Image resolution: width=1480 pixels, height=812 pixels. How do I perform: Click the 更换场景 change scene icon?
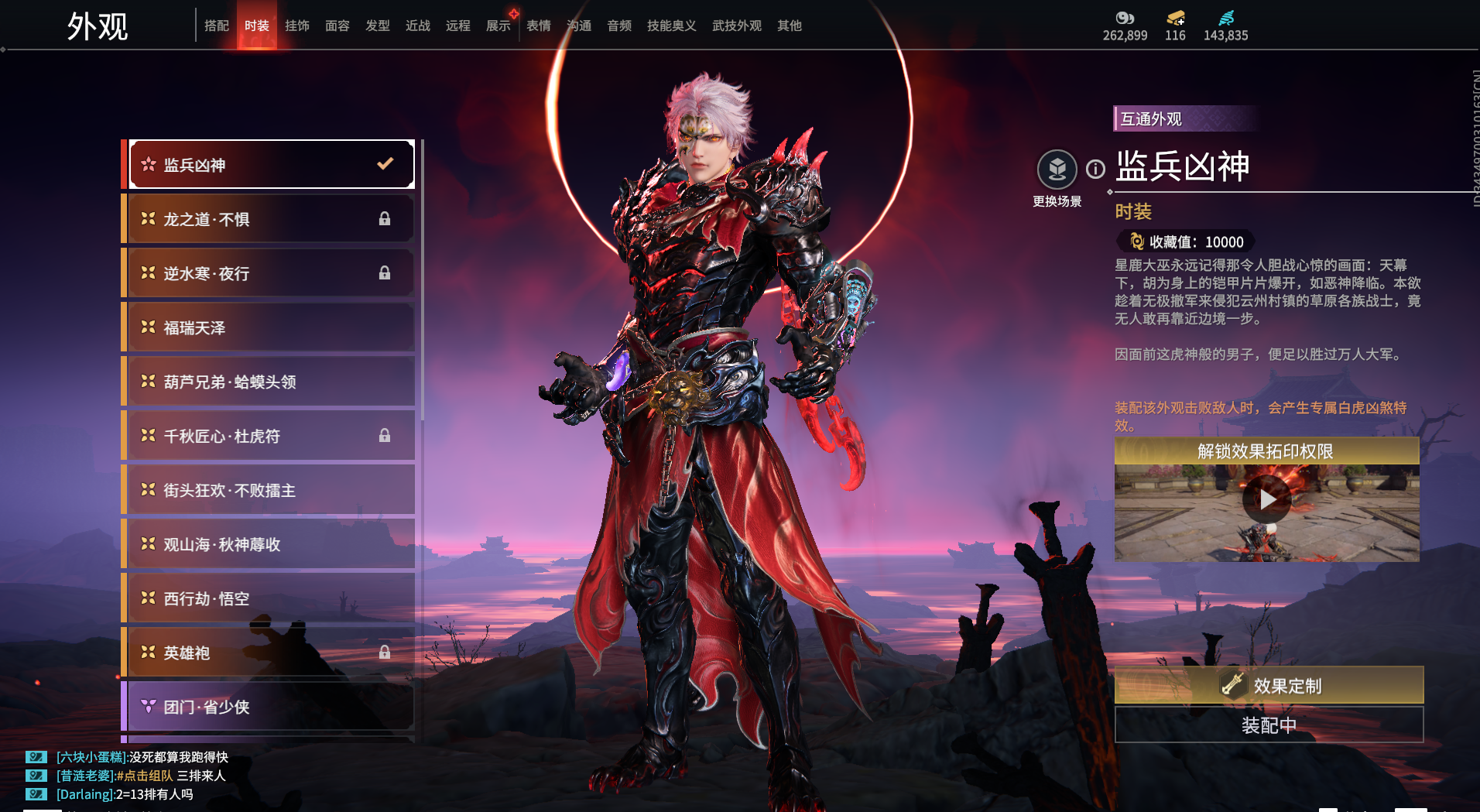[x=1057, y=170]
